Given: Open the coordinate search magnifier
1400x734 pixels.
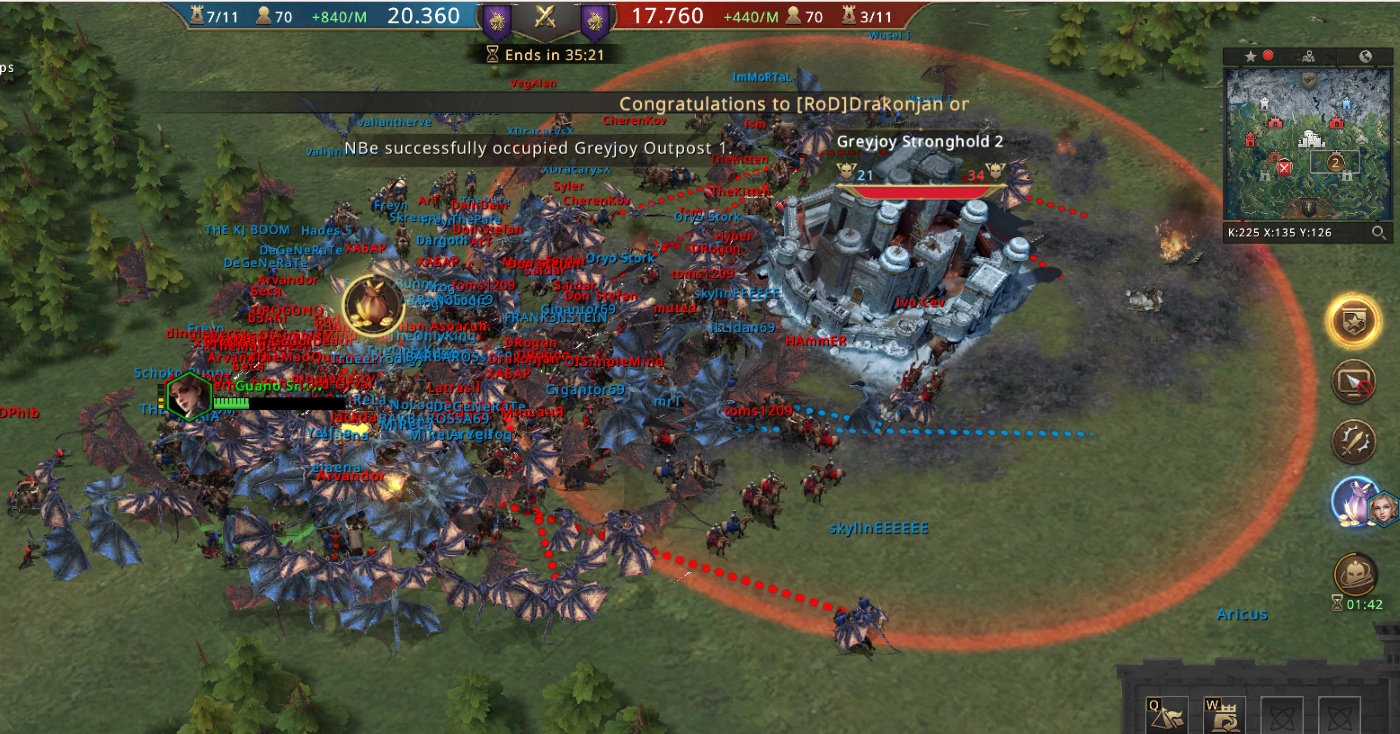Looking at the screenshot, I should coord(1379,233).
